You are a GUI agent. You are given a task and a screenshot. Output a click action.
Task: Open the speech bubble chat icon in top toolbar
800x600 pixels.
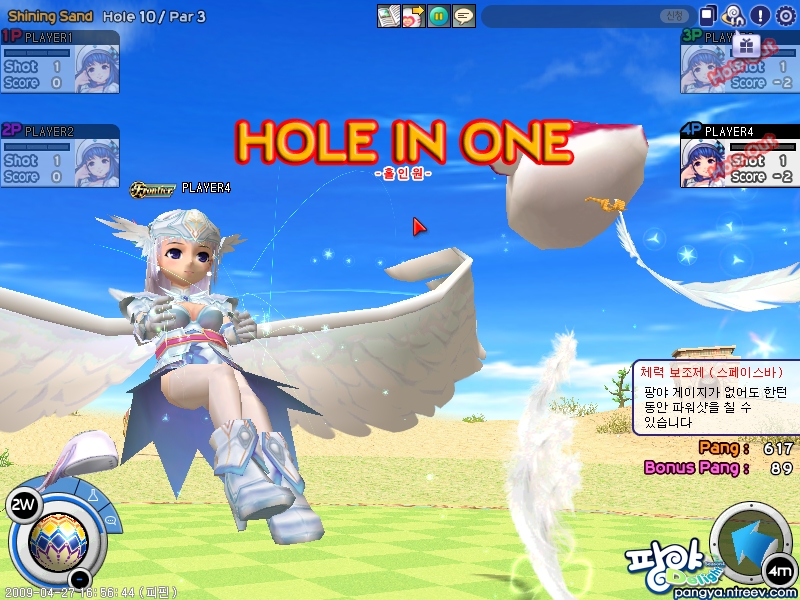(463, 16)
